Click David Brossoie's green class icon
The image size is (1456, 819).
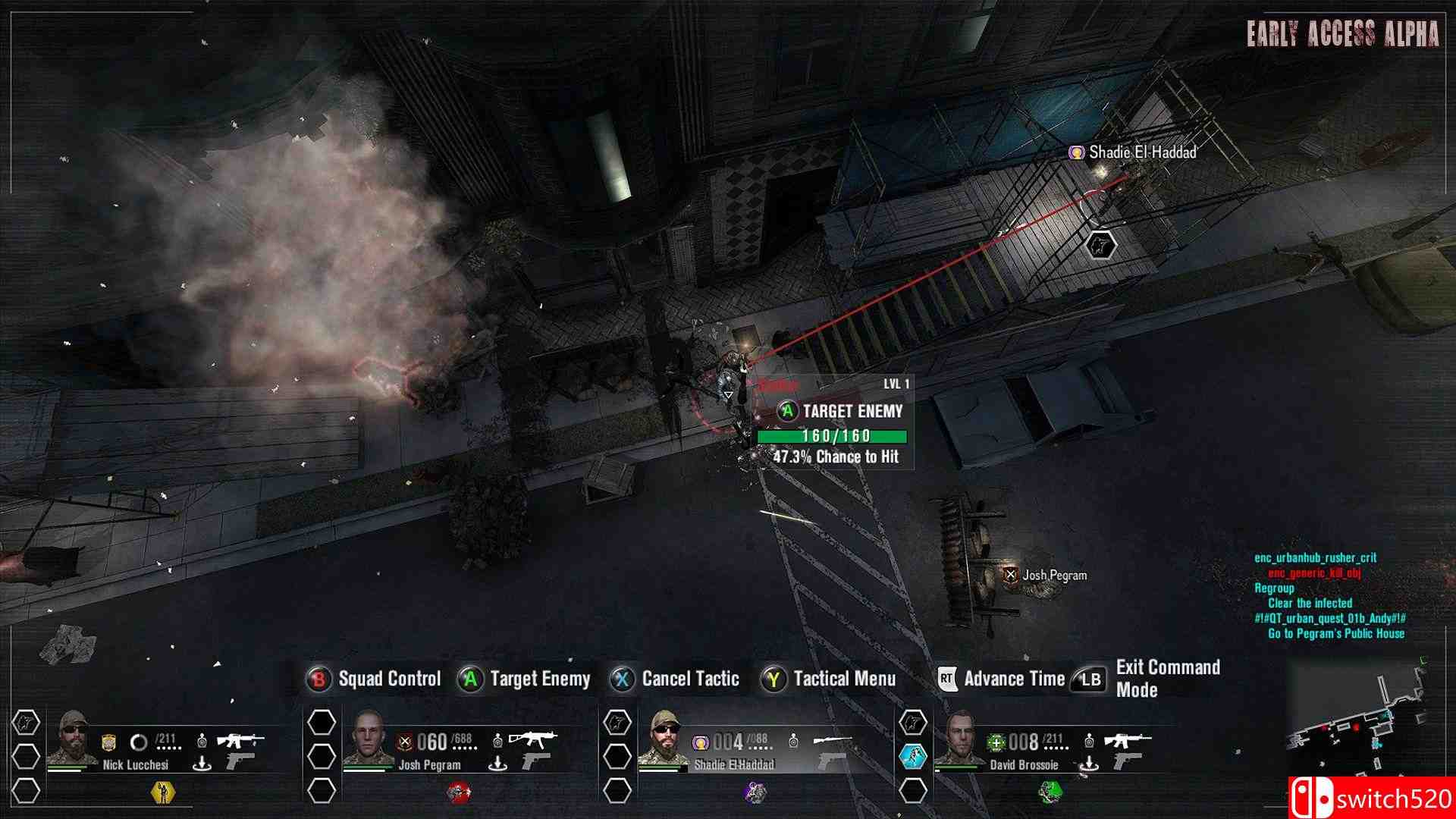1050,792
